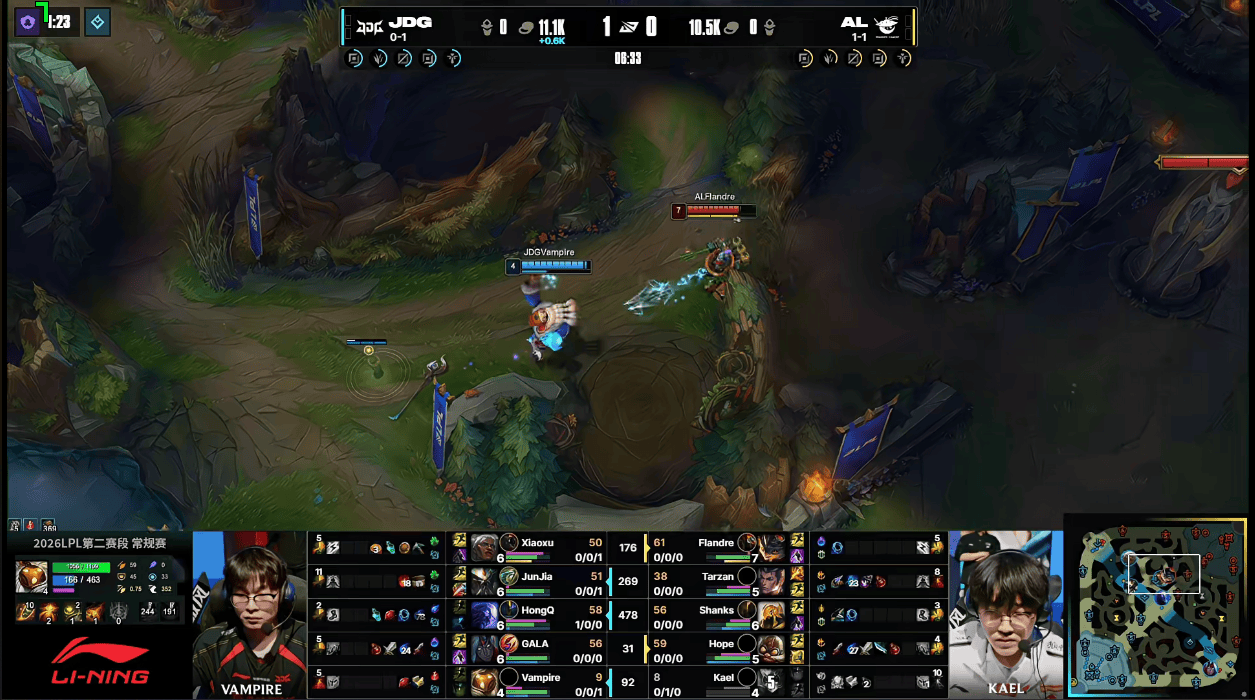This screenshot has height=700, width=1255.
Task: Pick Hope's champion portrait in the scoreboard
Action: pos(771,648)
